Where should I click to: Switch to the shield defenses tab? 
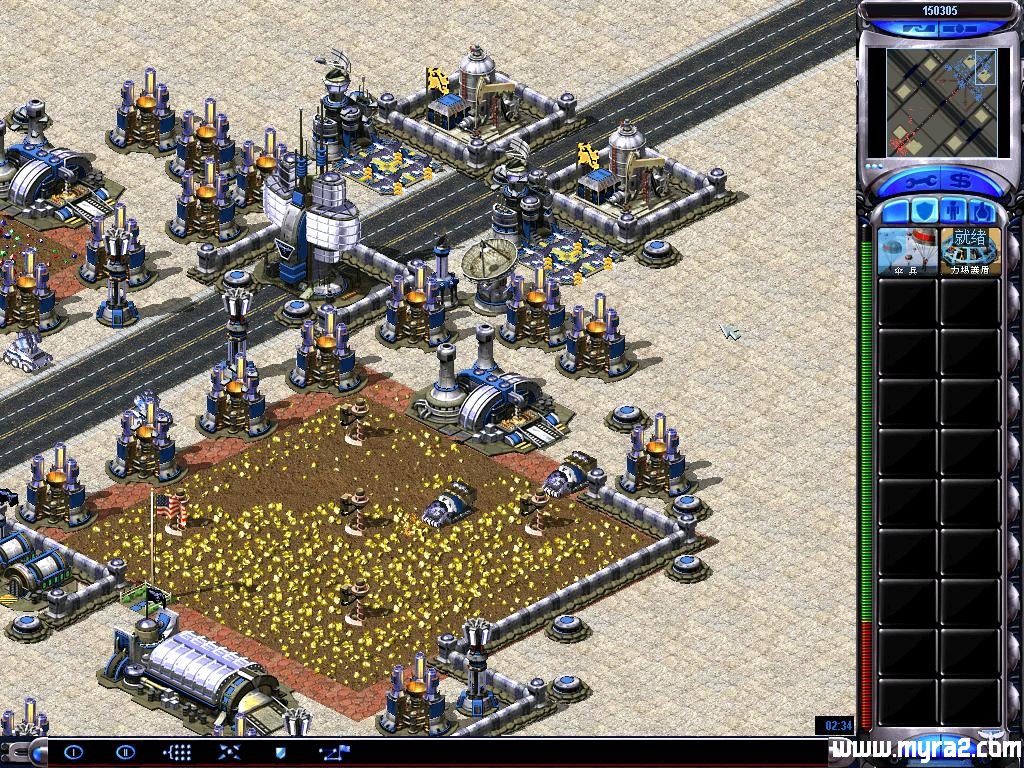[924, 212]
